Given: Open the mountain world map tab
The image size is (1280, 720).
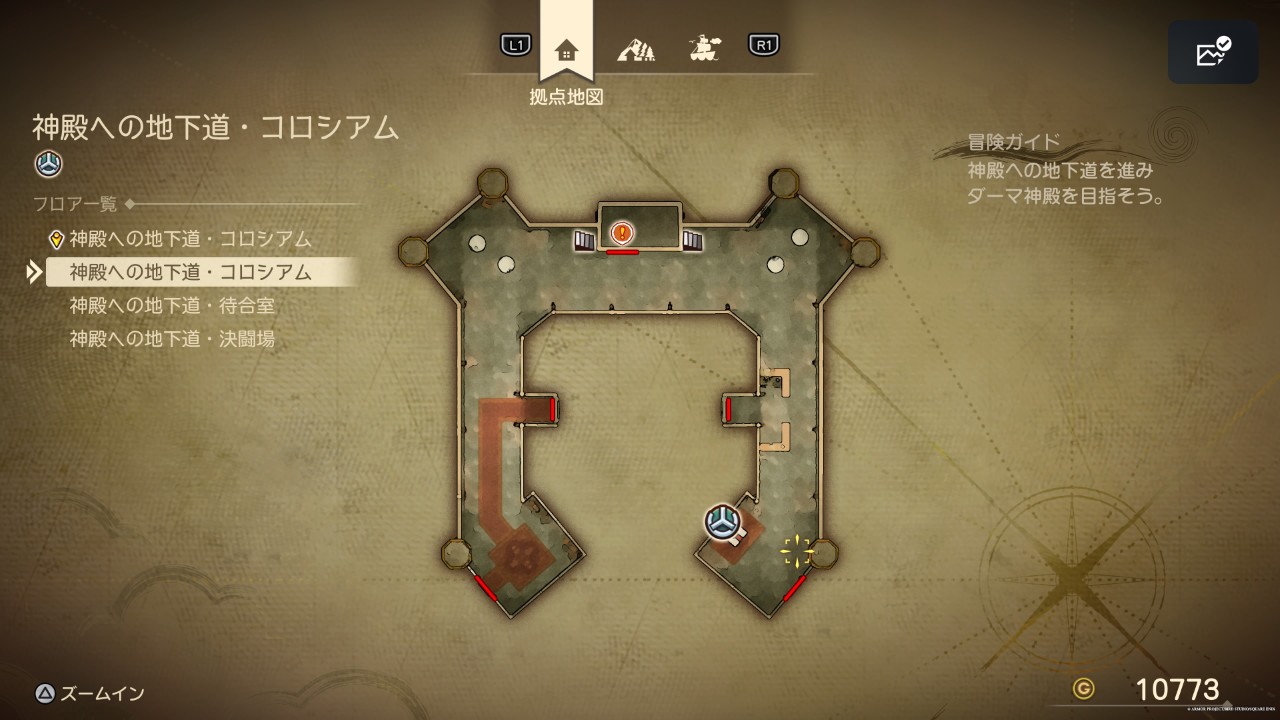Looking at the screenshot, I should [x=635, y=47].
